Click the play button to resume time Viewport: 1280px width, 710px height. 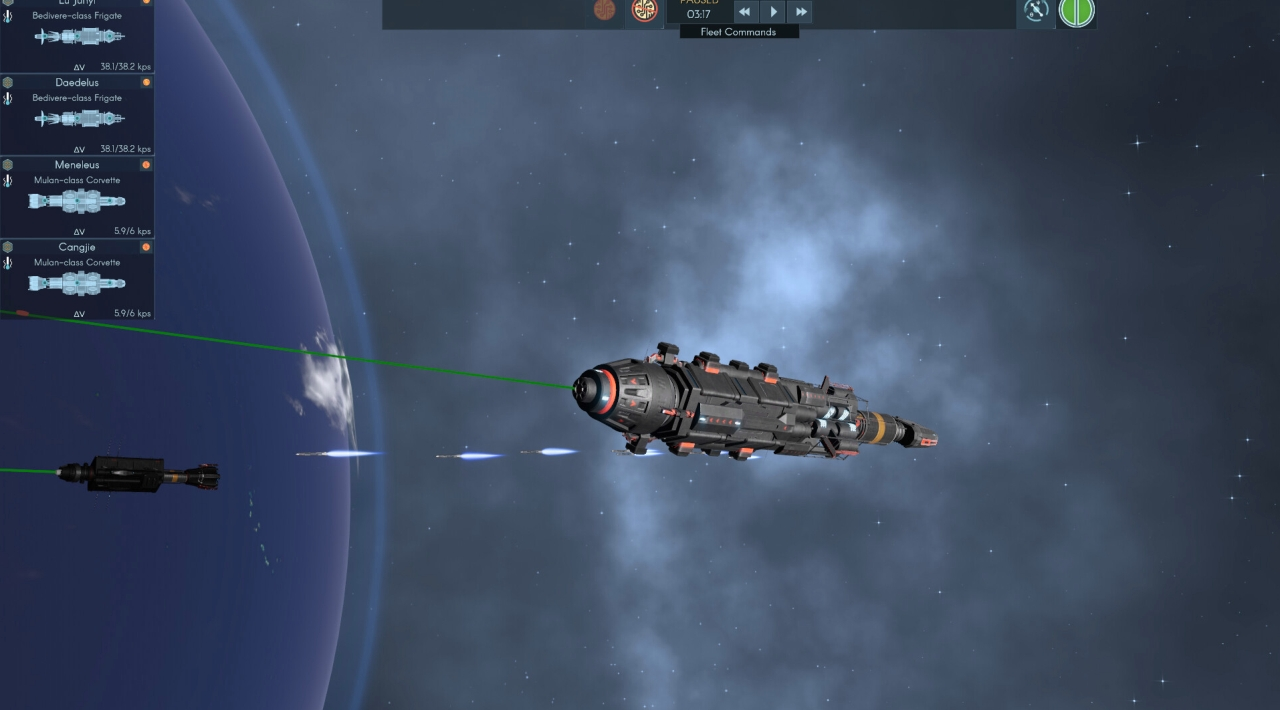(773, 12)
